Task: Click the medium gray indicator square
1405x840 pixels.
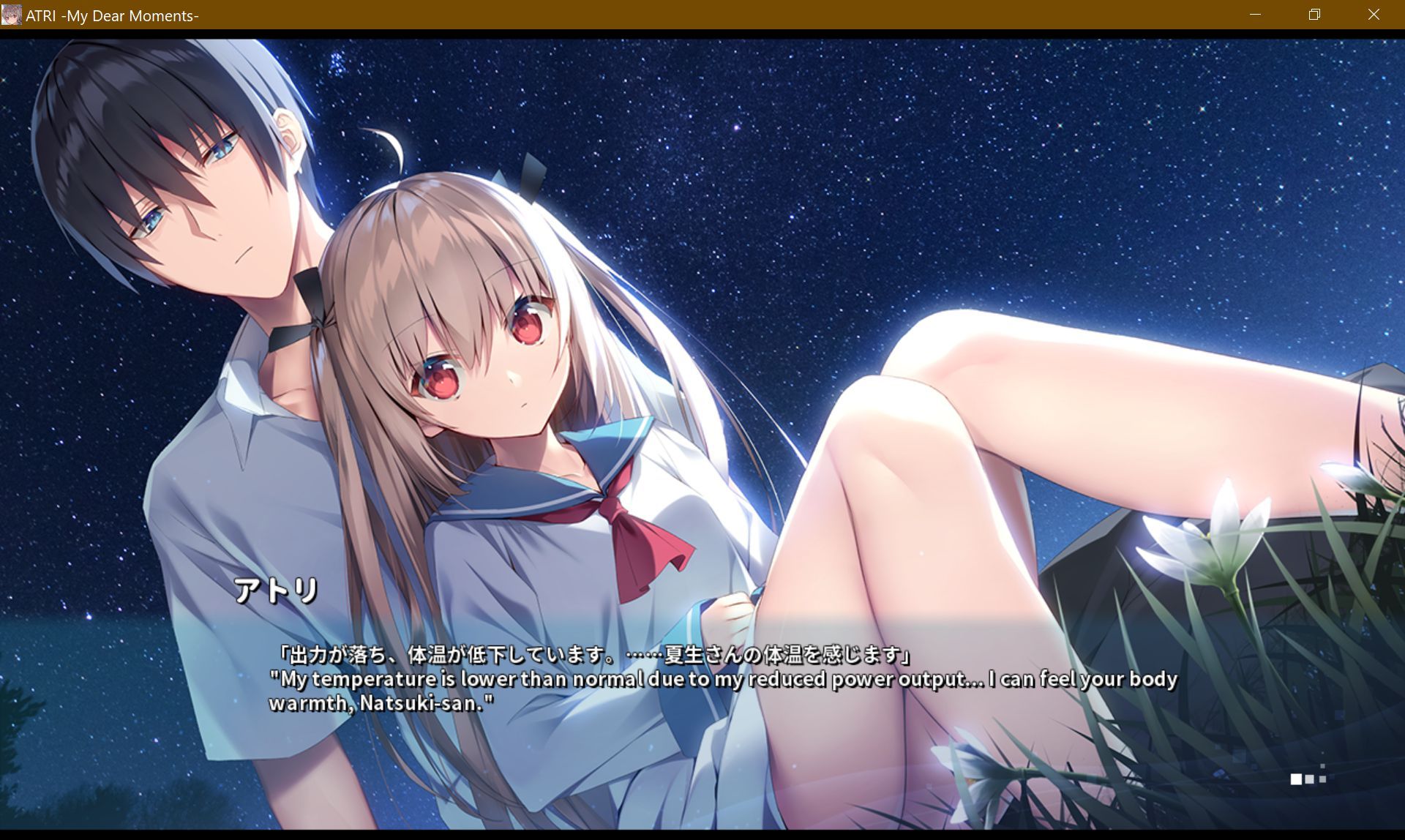Action: 1309,779
